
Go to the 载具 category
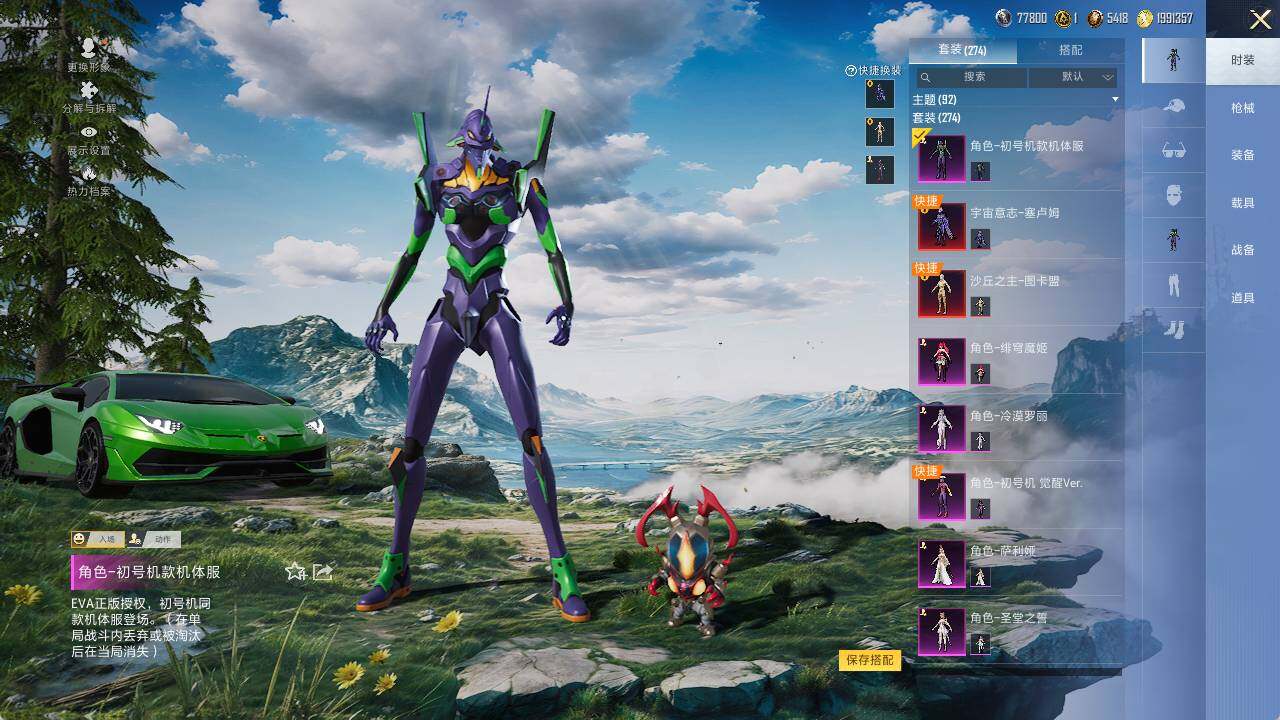tap(1243, 203)
